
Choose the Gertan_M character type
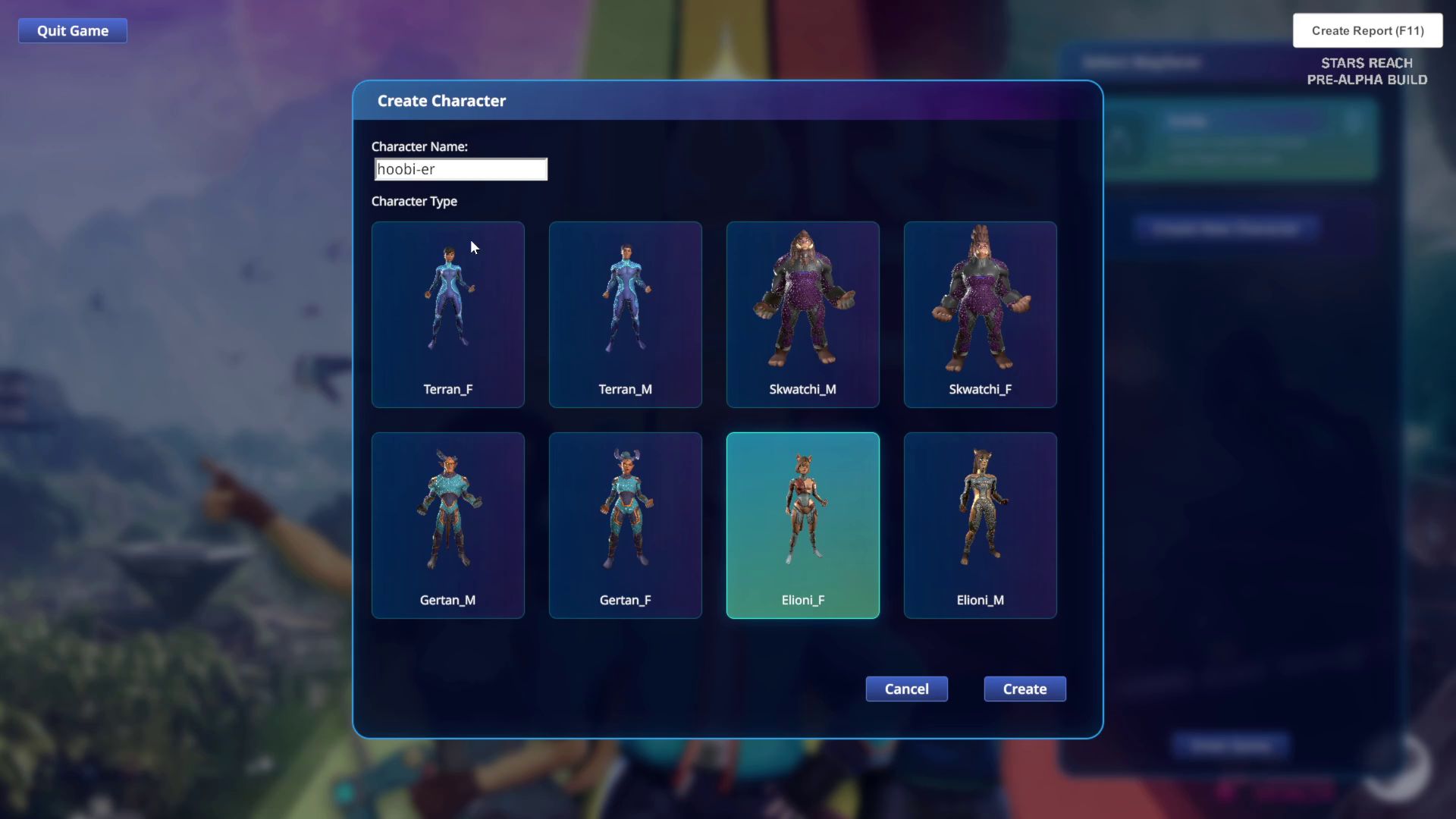pos(447,526)
